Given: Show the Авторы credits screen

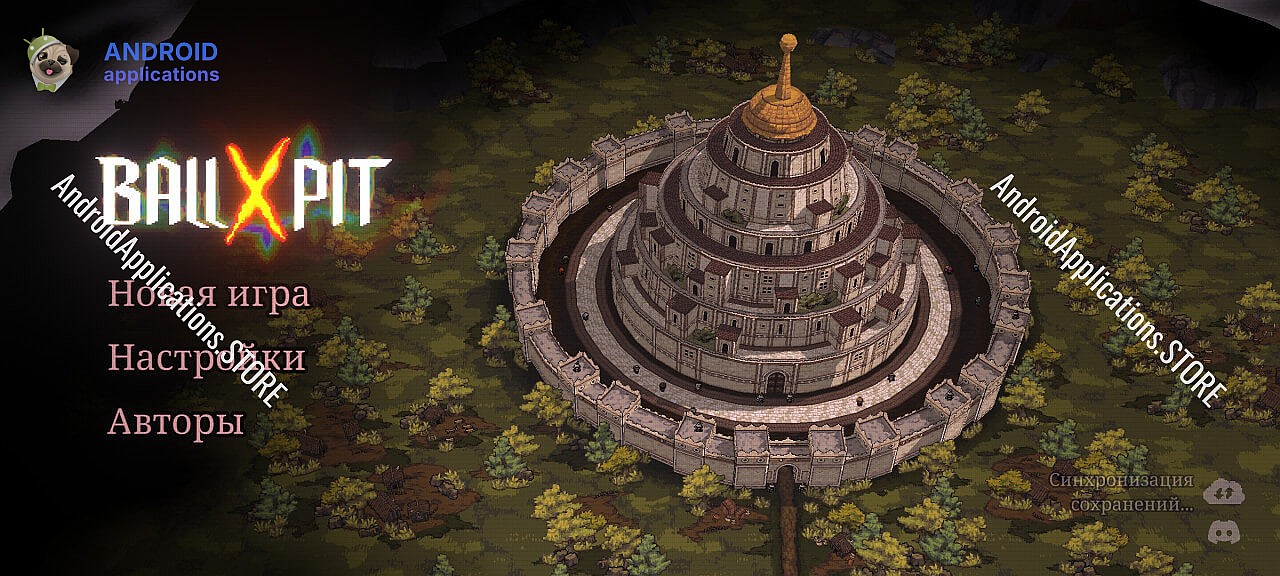Looking at the screenshot, I should 176,422.
